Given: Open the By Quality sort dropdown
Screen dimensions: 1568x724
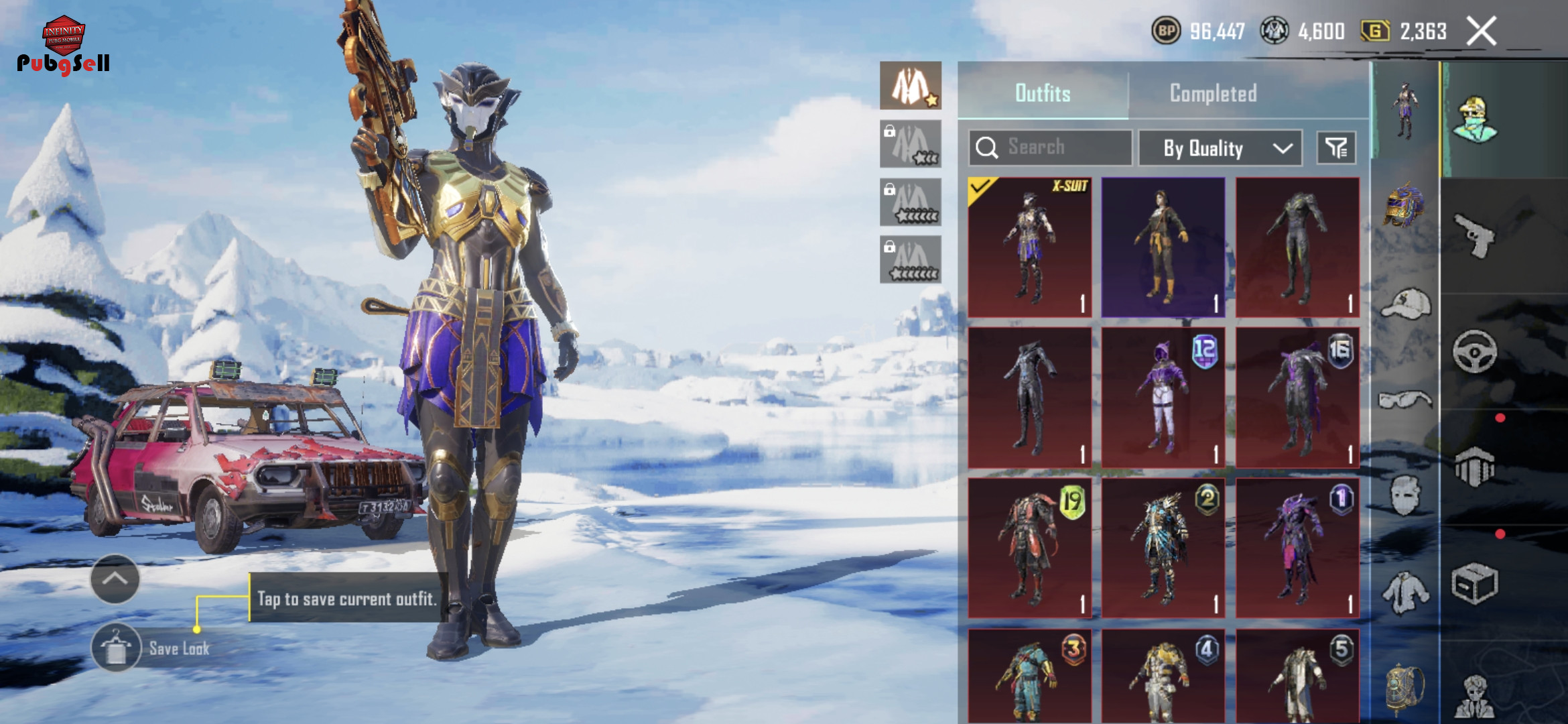Looking at the screenshot, I should (x=1220, y=147).
